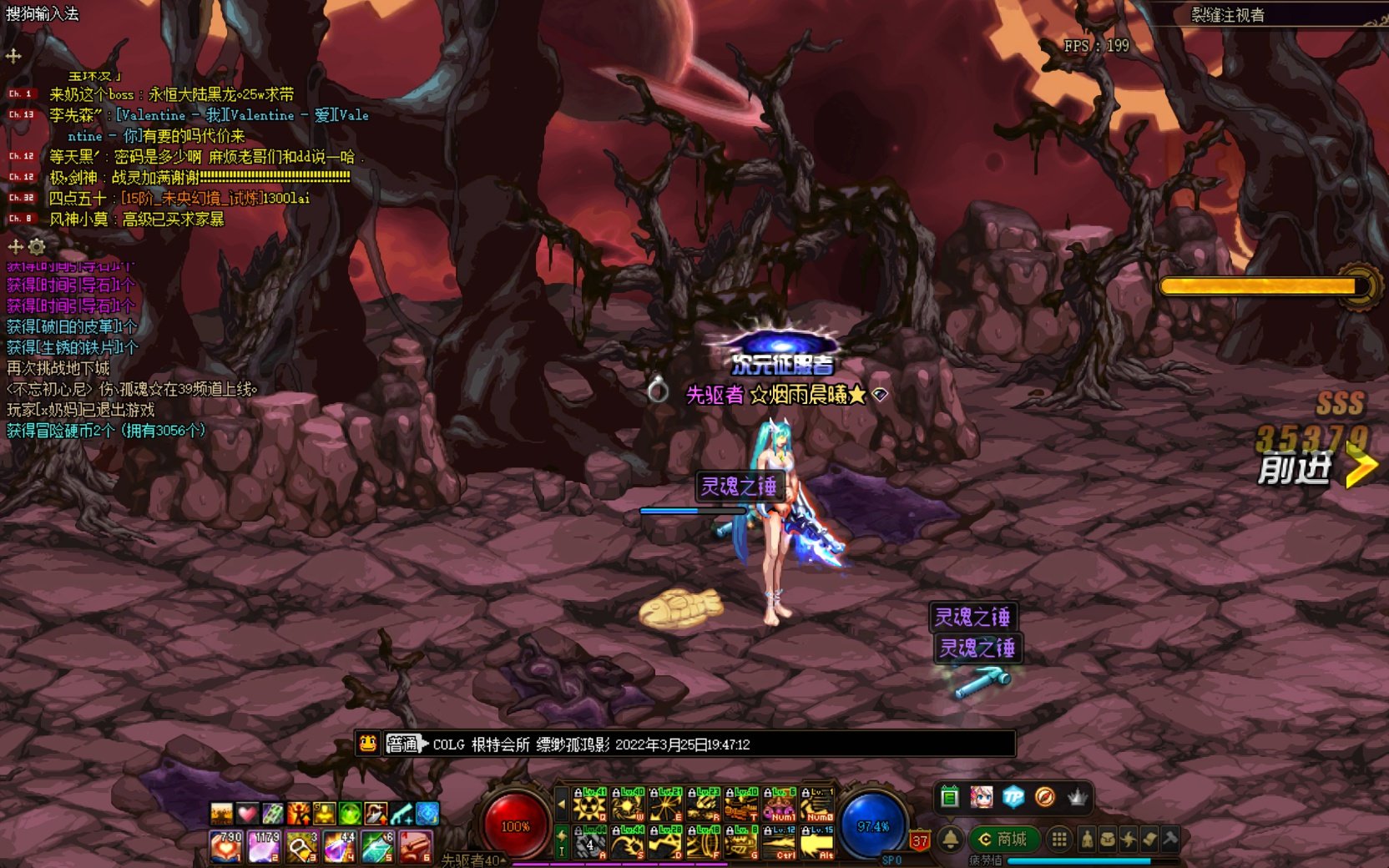The height and width of the screenshot is (868, 1389).
Task: Open the grid menu button
Action: pyautogui.click(x=1058, y=839)
